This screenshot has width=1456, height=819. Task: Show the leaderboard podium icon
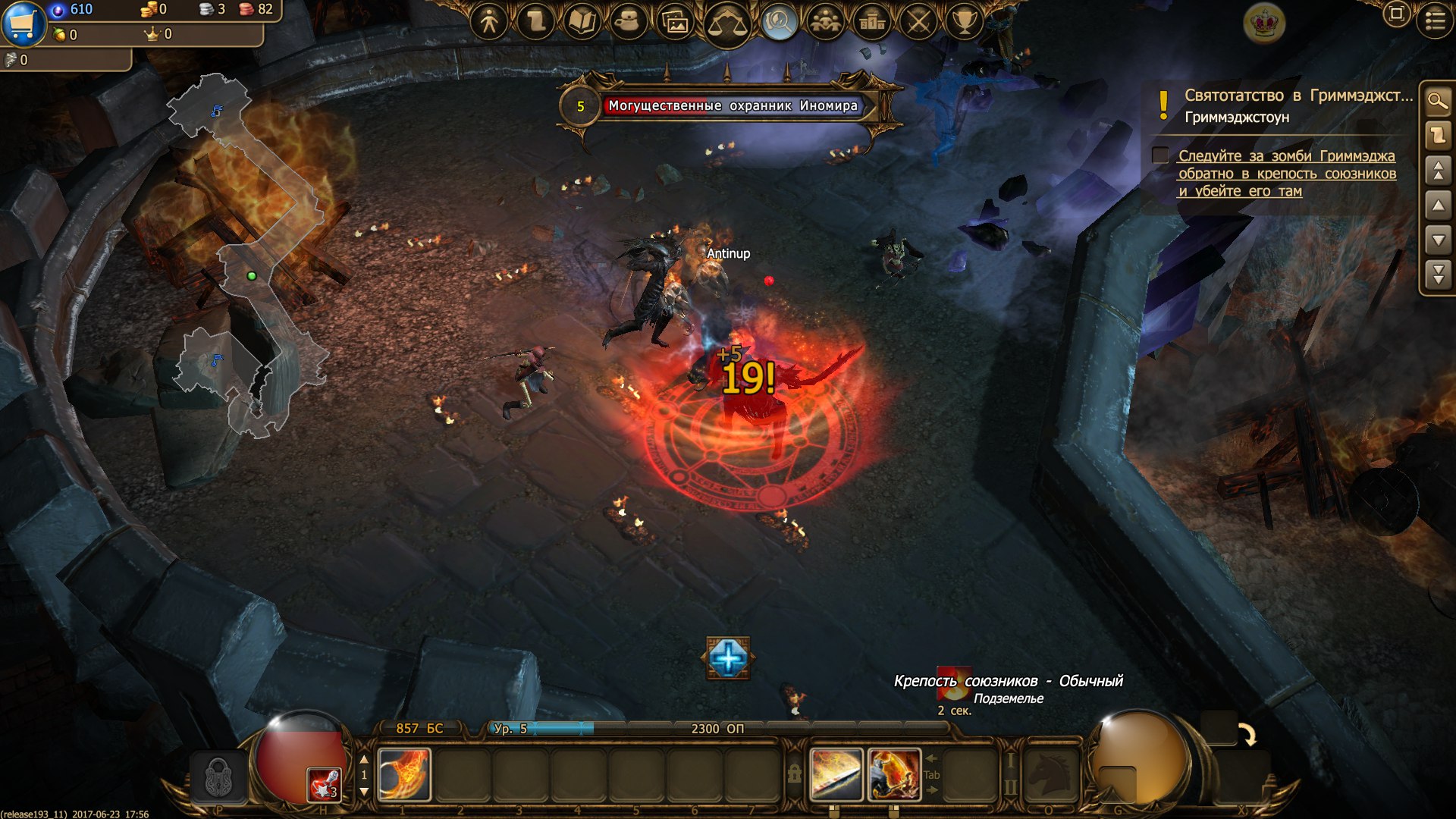(x=872, y=22)
